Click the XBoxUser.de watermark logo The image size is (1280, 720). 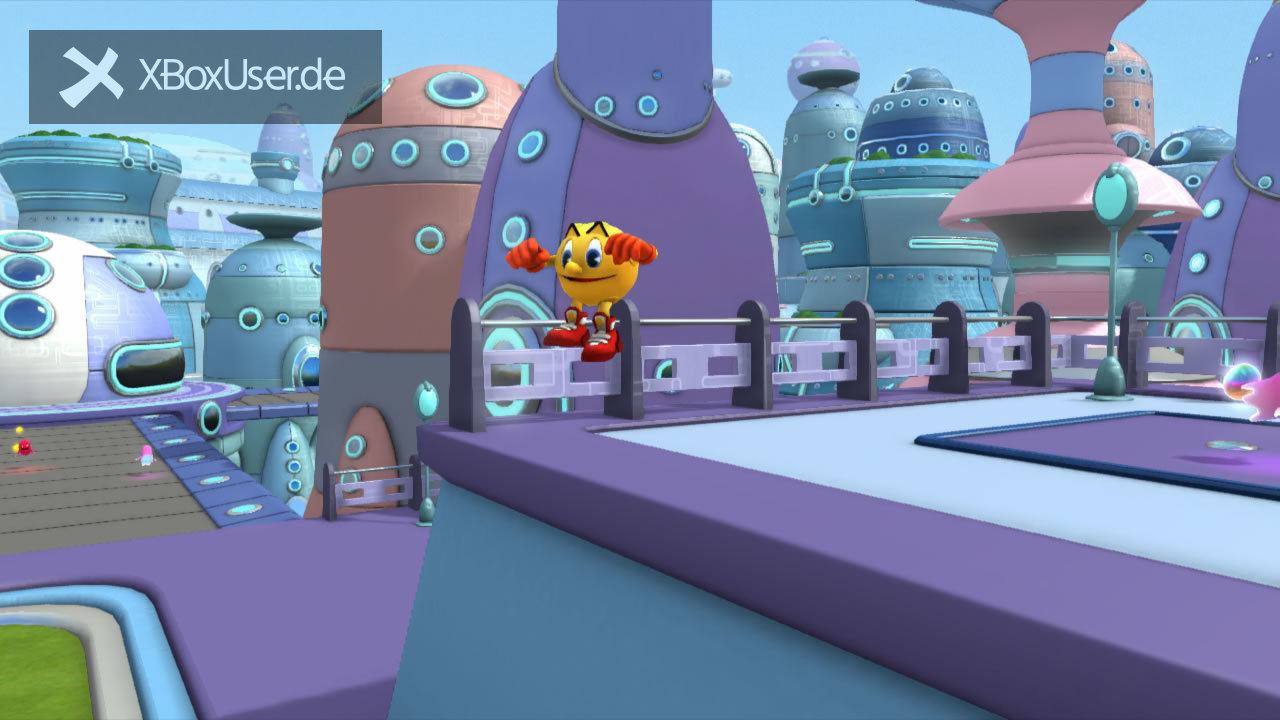pyautogui.click(x=205, y=77)
